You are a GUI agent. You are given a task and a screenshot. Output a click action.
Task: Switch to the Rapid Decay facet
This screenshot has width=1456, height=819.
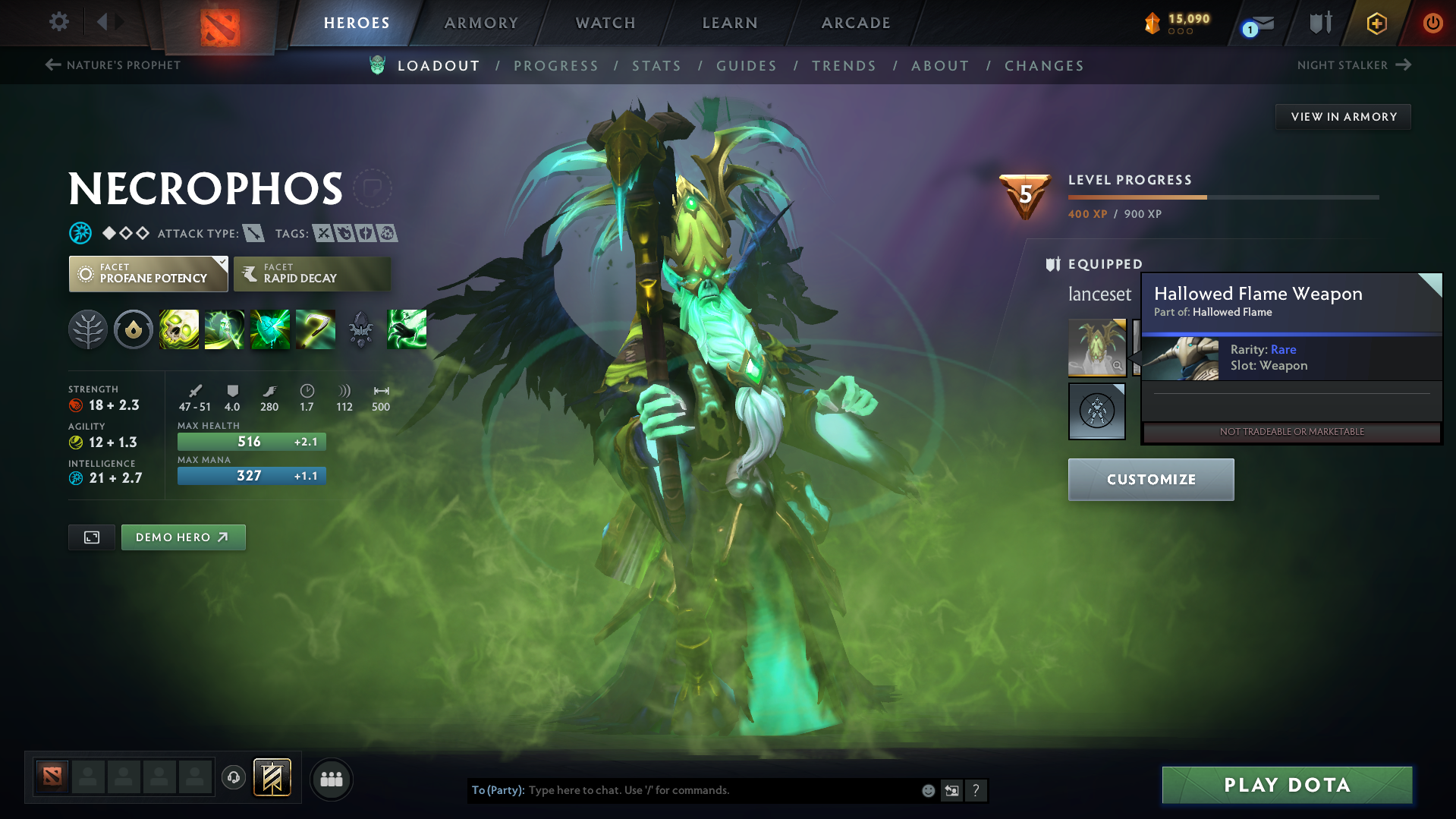pos(311,273)
